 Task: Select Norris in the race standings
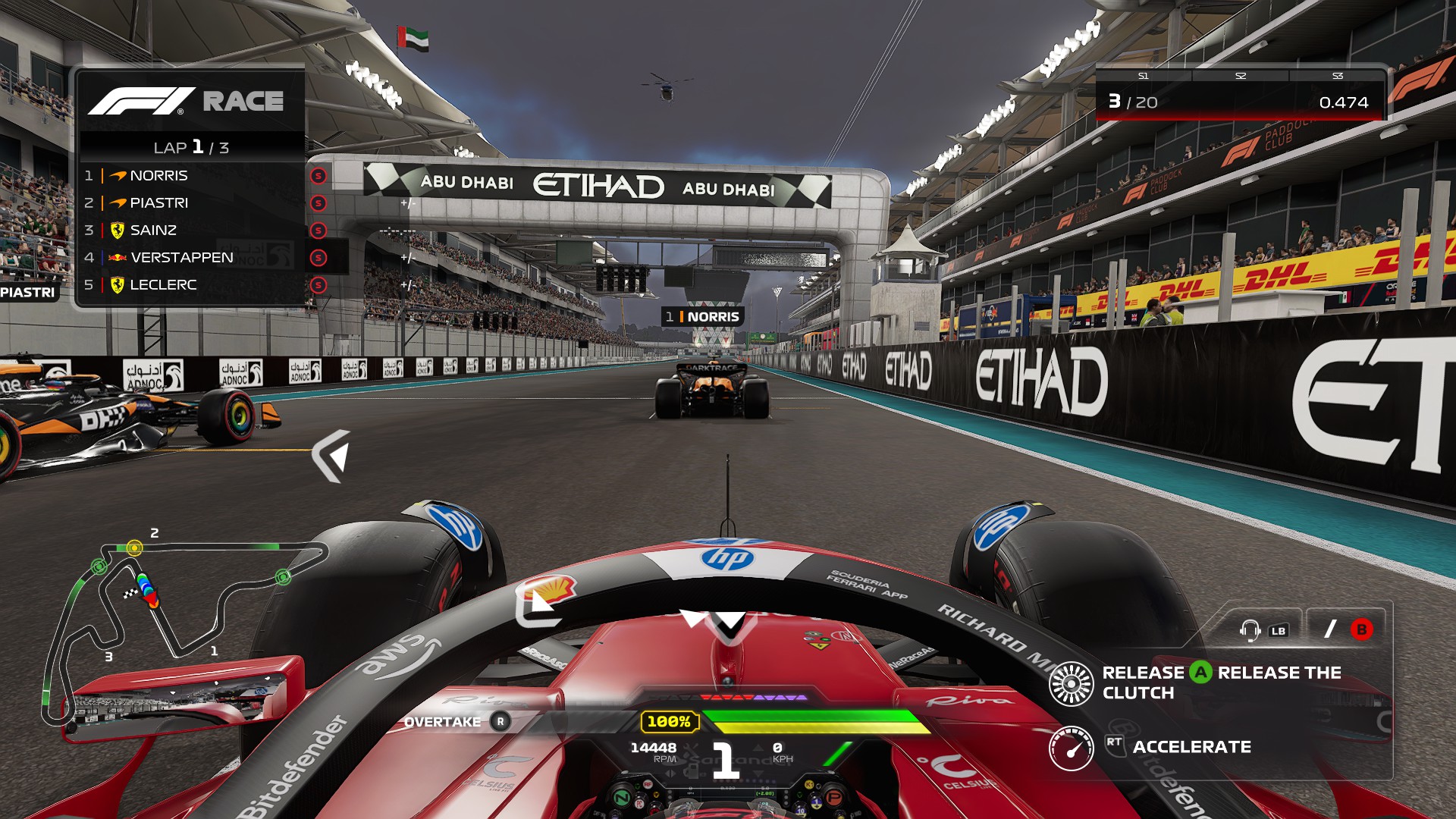point(158,176)
